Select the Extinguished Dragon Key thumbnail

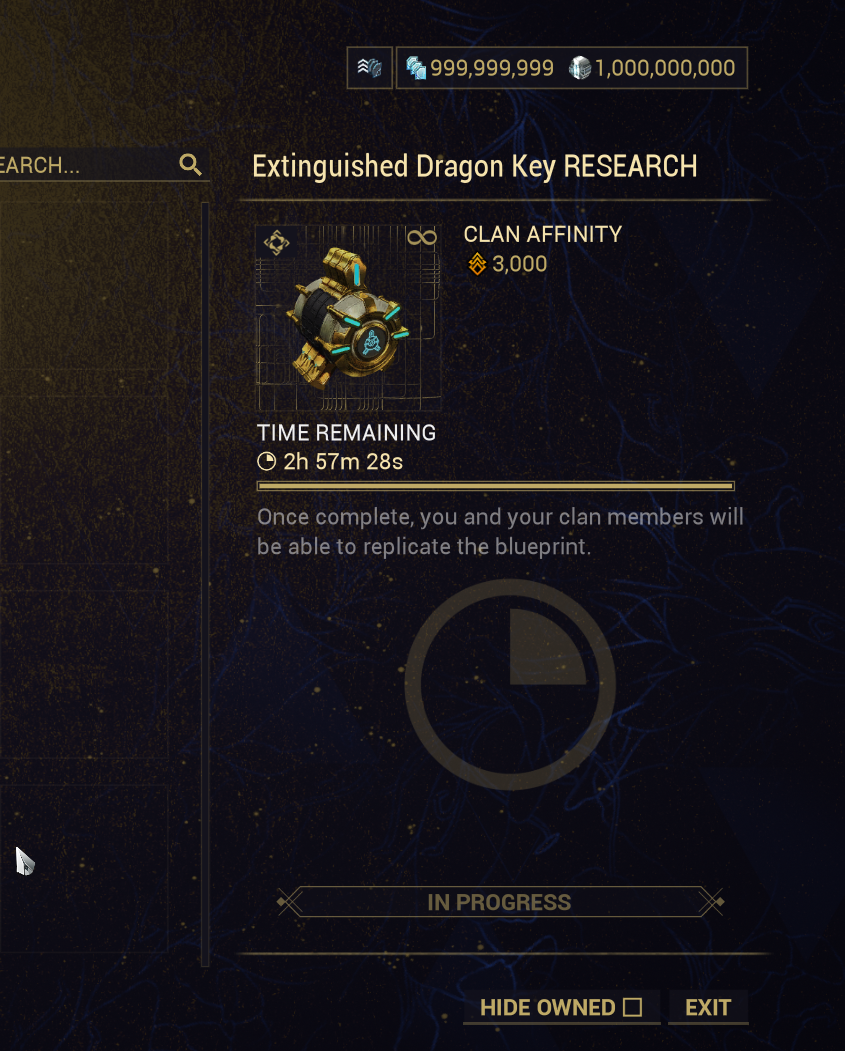coord(348,318)
